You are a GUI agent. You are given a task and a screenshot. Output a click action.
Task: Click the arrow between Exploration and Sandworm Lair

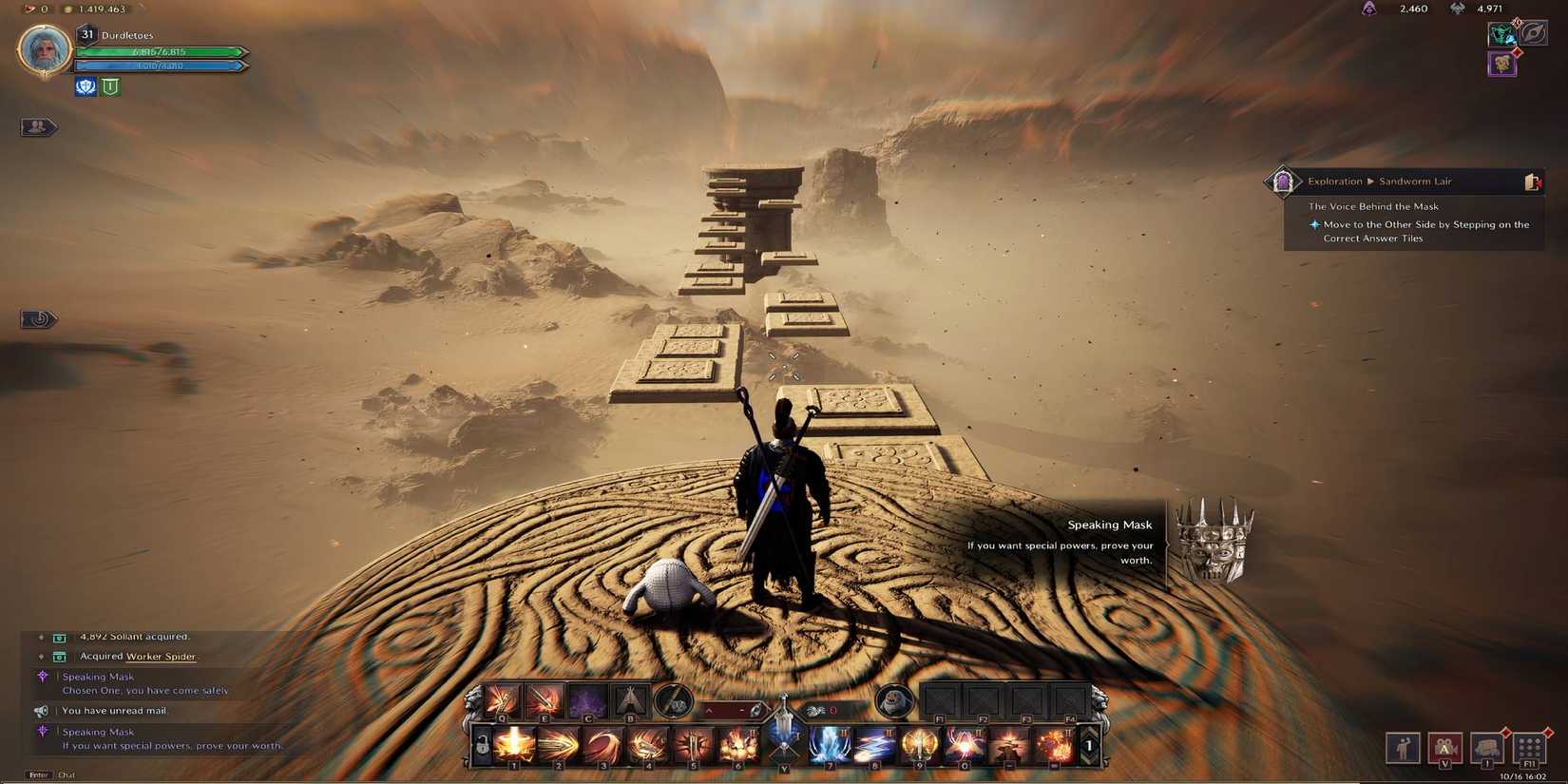click(1369, 181)
